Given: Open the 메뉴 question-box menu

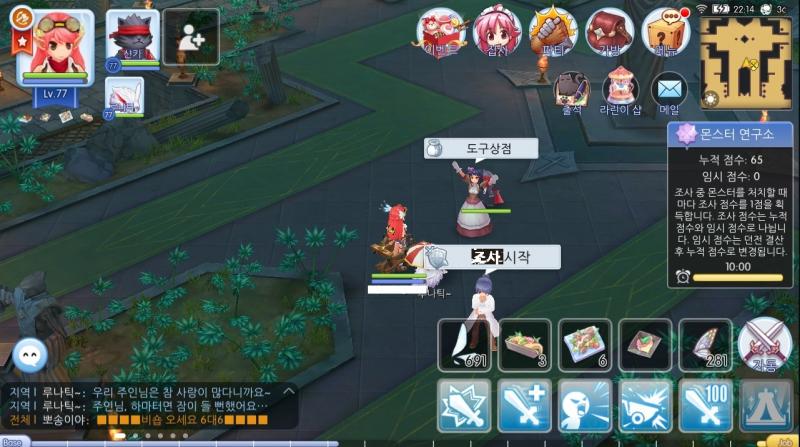Looking at the screenshot, I should [665, 35].
